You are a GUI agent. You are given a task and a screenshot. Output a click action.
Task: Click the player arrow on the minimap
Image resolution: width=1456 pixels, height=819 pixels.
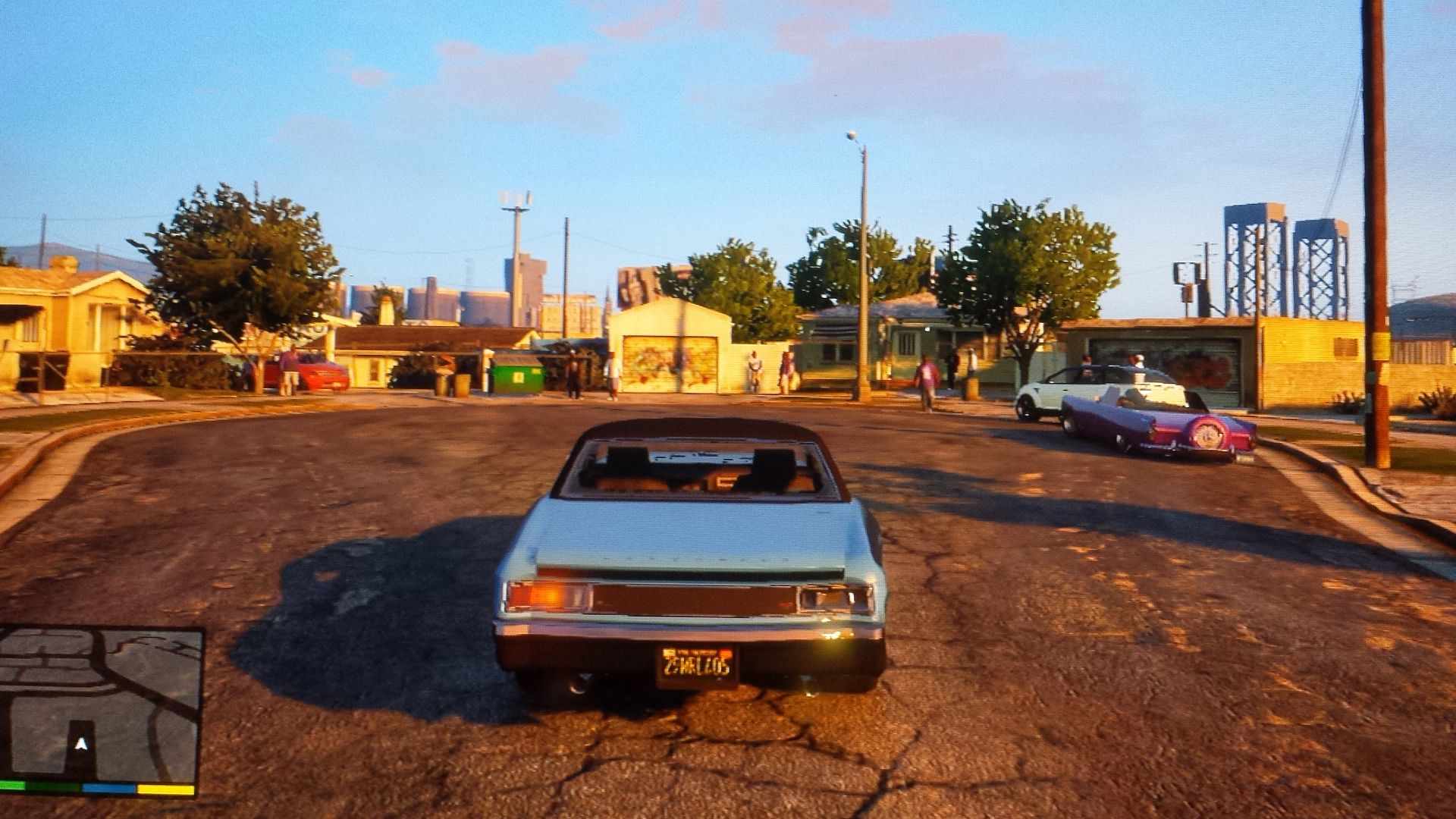pos(81,745)
